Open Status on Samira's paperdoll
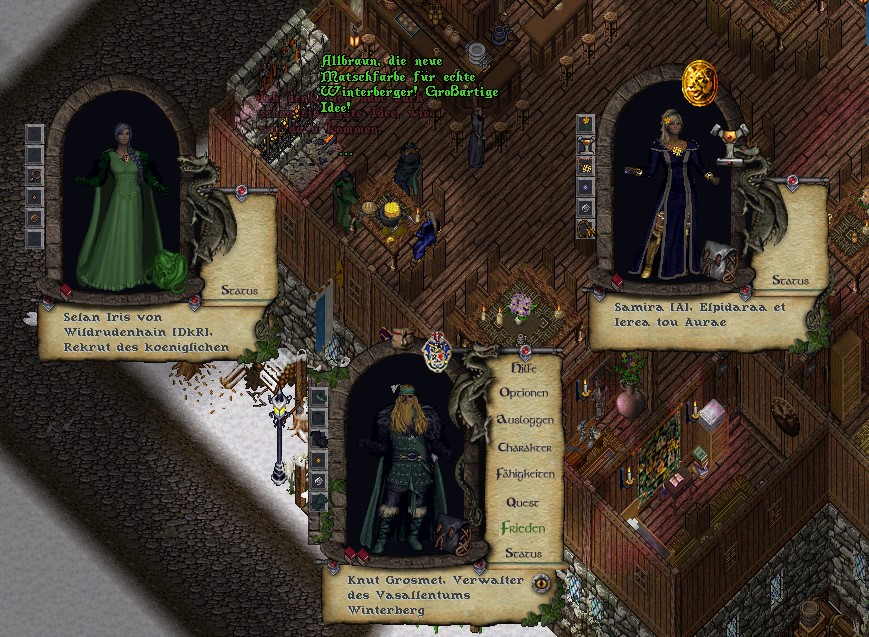 (x=790, y=281)
